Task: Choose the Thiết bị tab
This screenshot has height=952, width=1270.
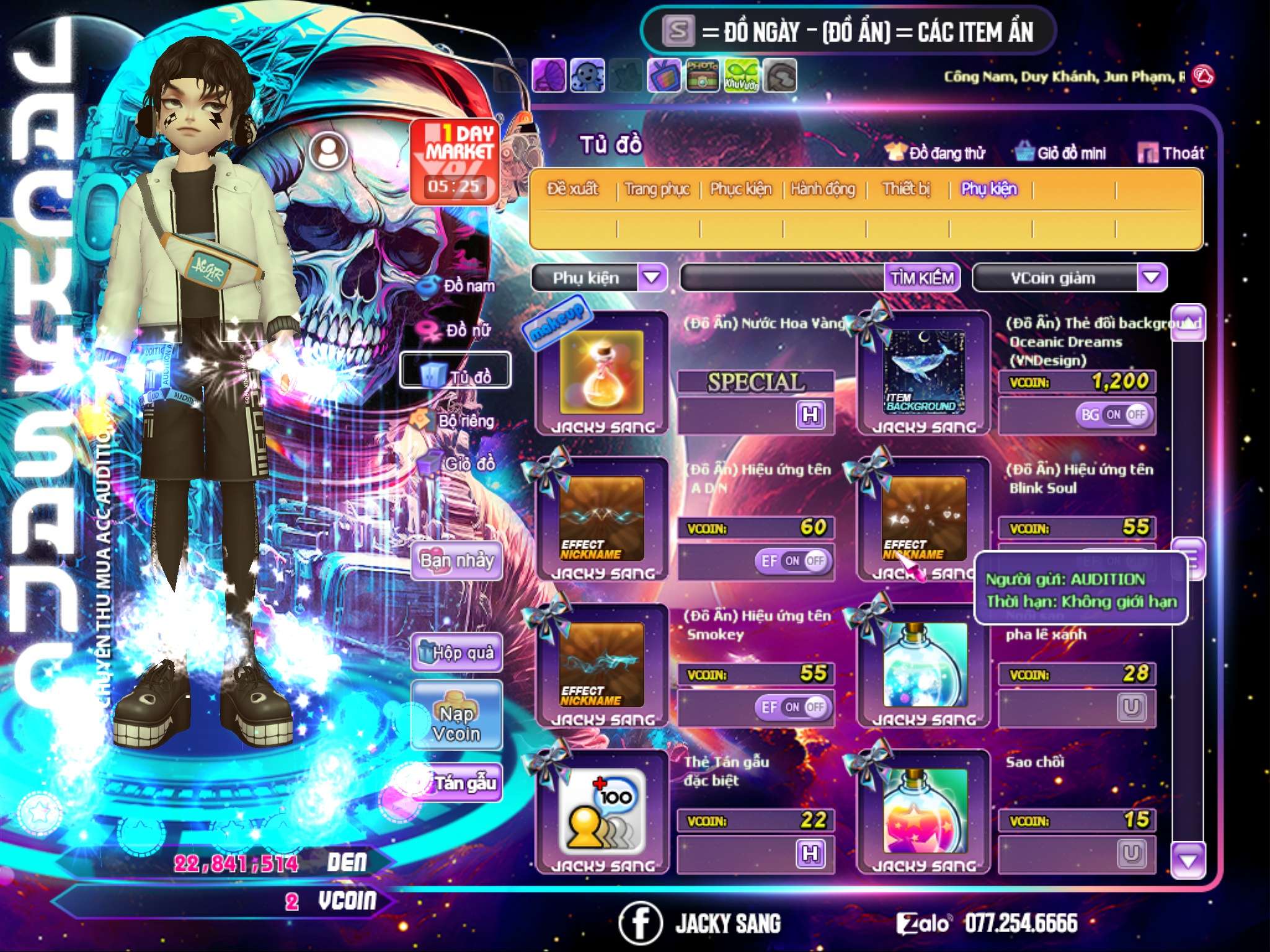Action: coord(907,189)
